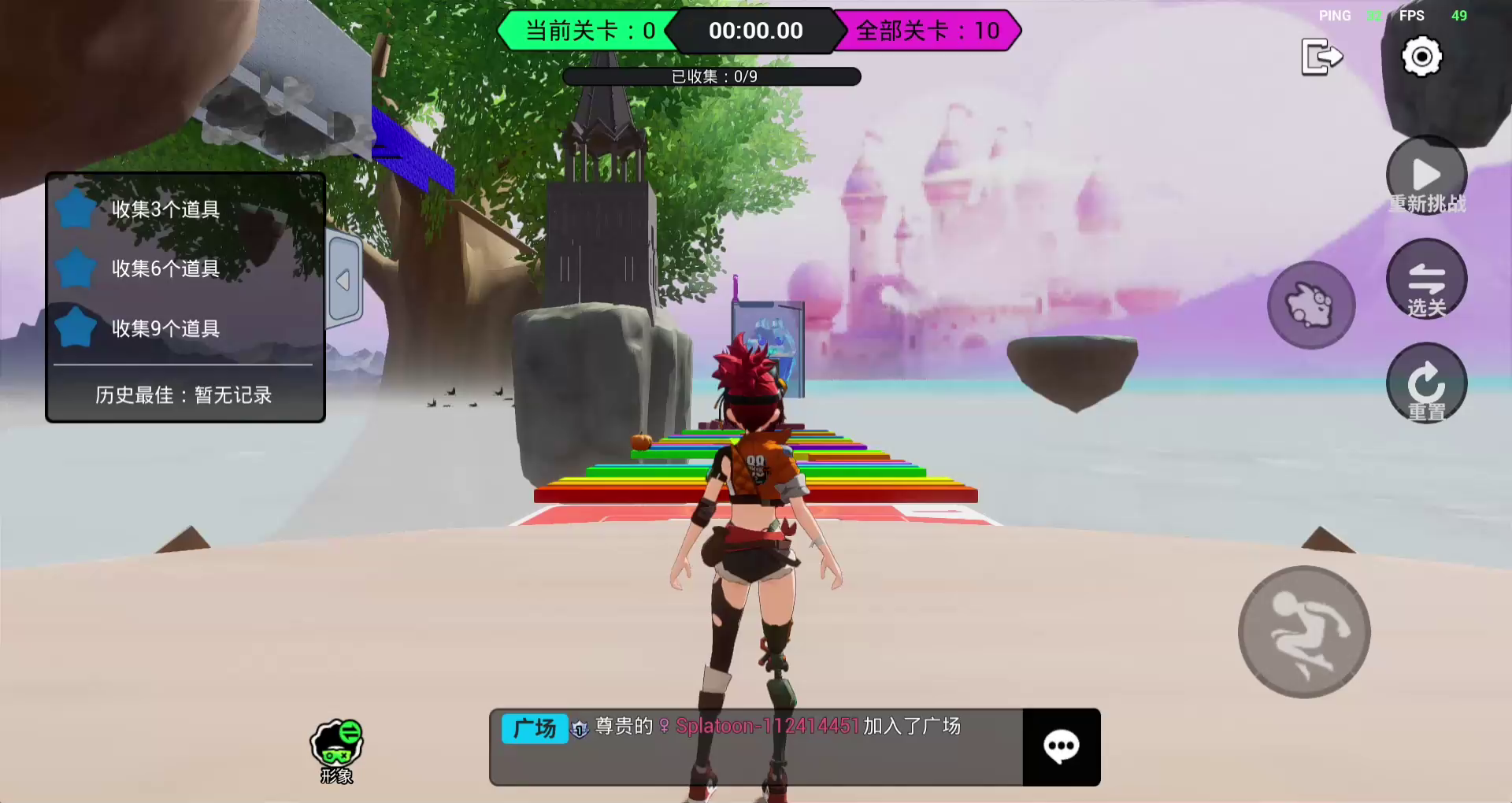Viewport: 1512px width, 803px height.
Task: Click the Splatoon-112414451 player name in chat
Action: [x=766, y=726]
